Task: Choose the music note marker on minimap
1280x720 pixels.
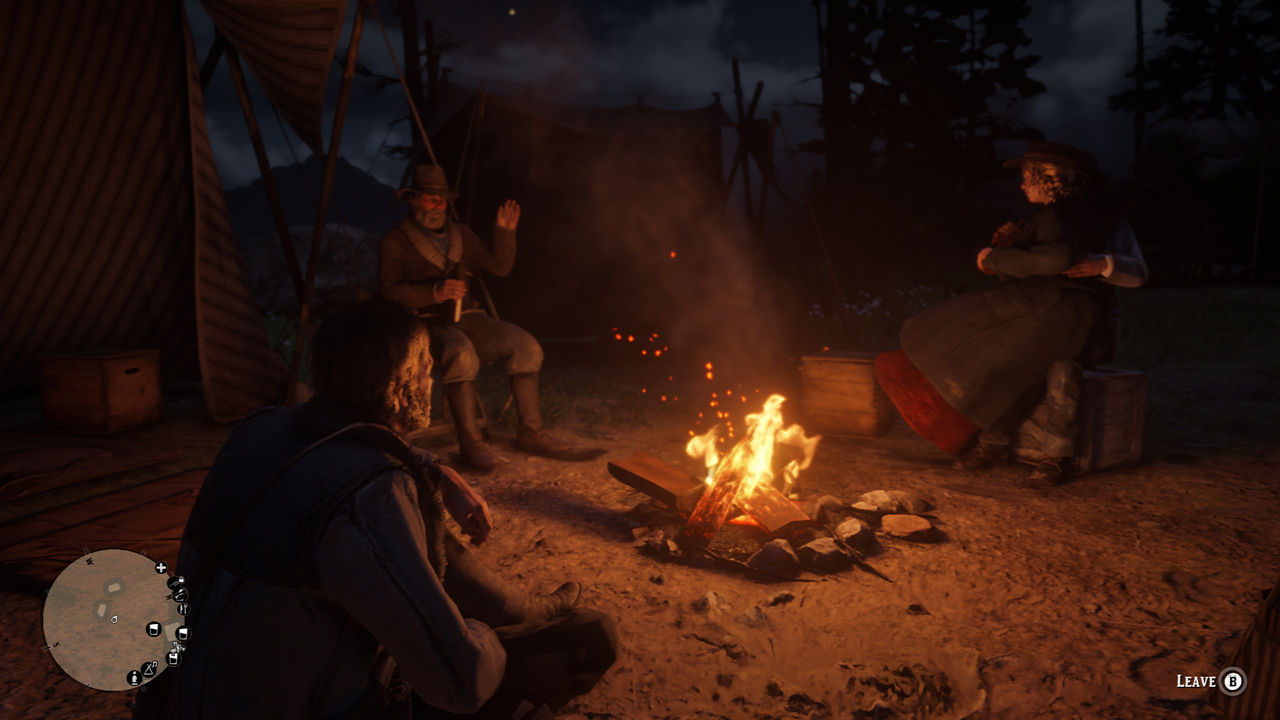Action: [149, 668]
